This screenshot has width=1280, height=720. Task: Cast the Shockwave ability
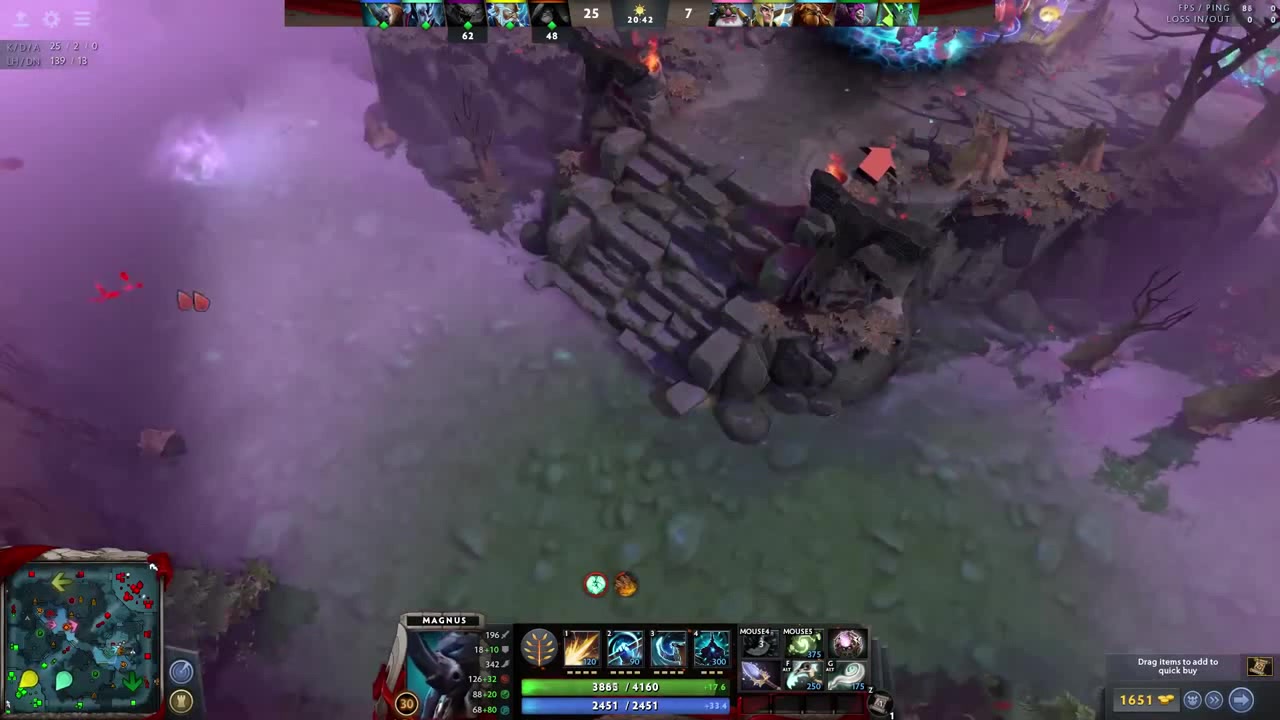pyautogui.click(x=580, y=650)
